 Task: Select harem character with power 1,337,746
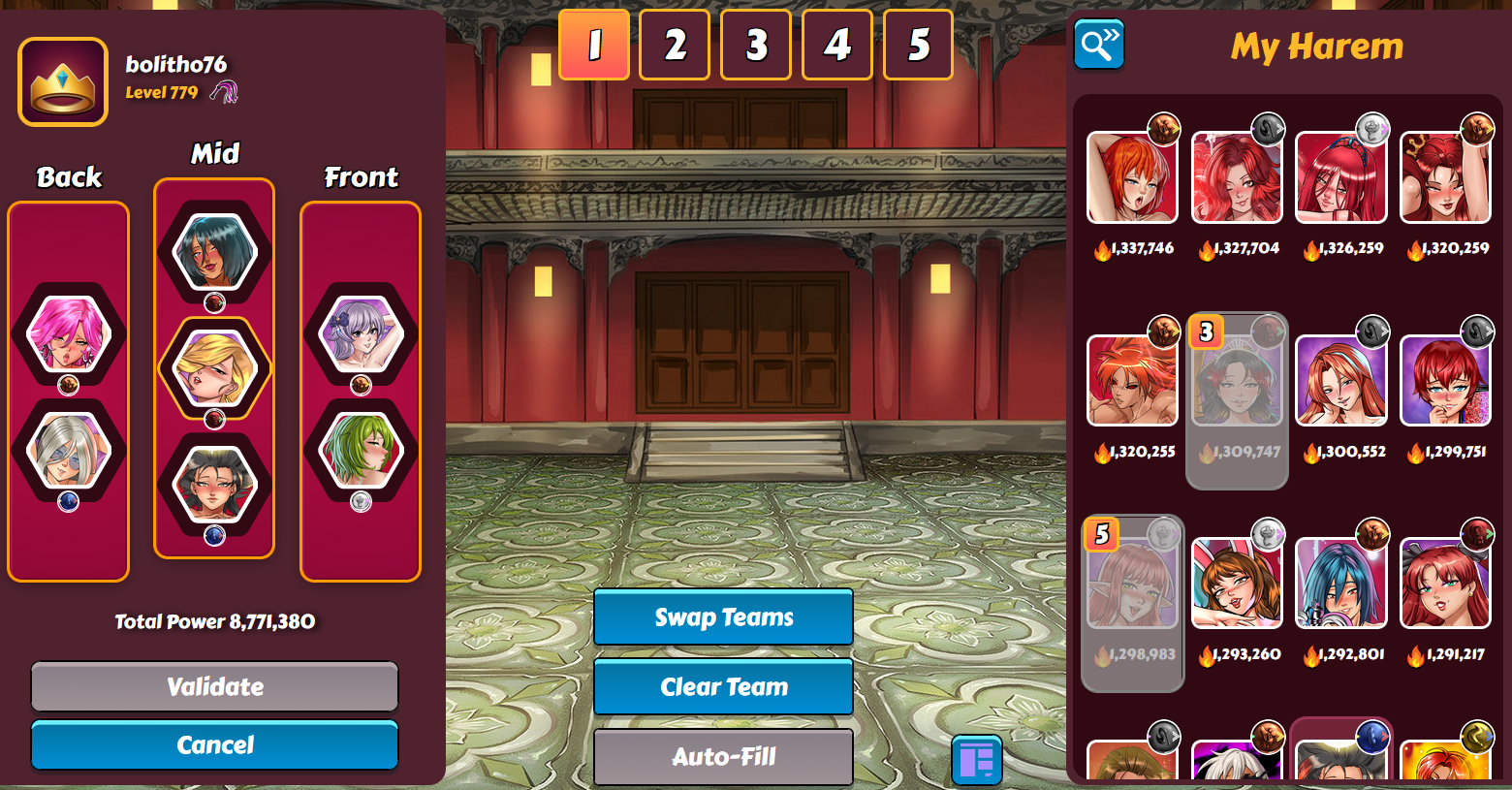click(x=1132, y=178)
